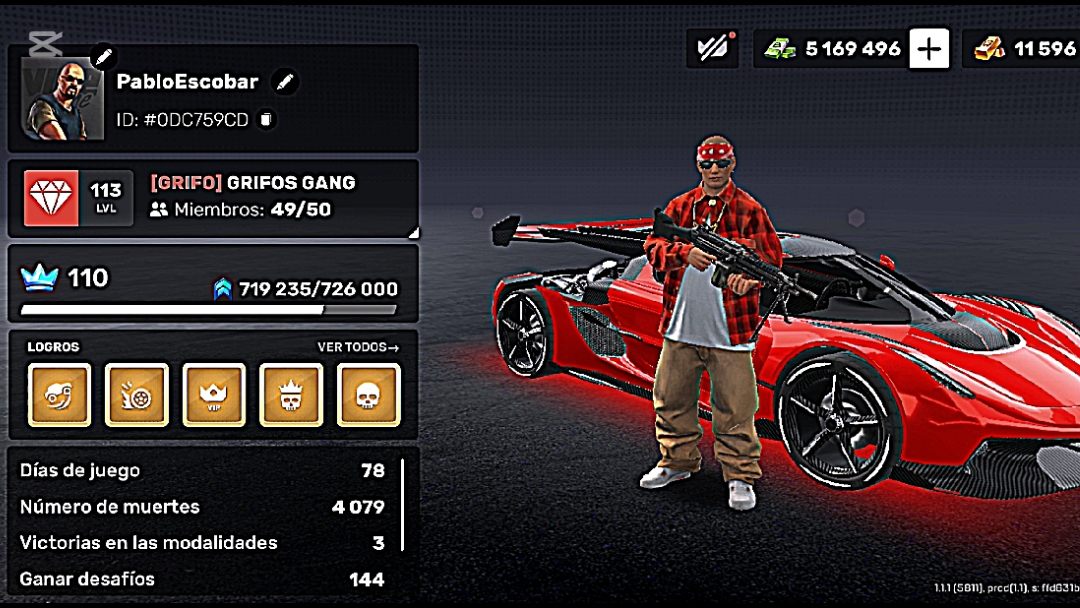Click the stats list scrollbar
The width and height of the screenshot is (1080, 608).
403,505
